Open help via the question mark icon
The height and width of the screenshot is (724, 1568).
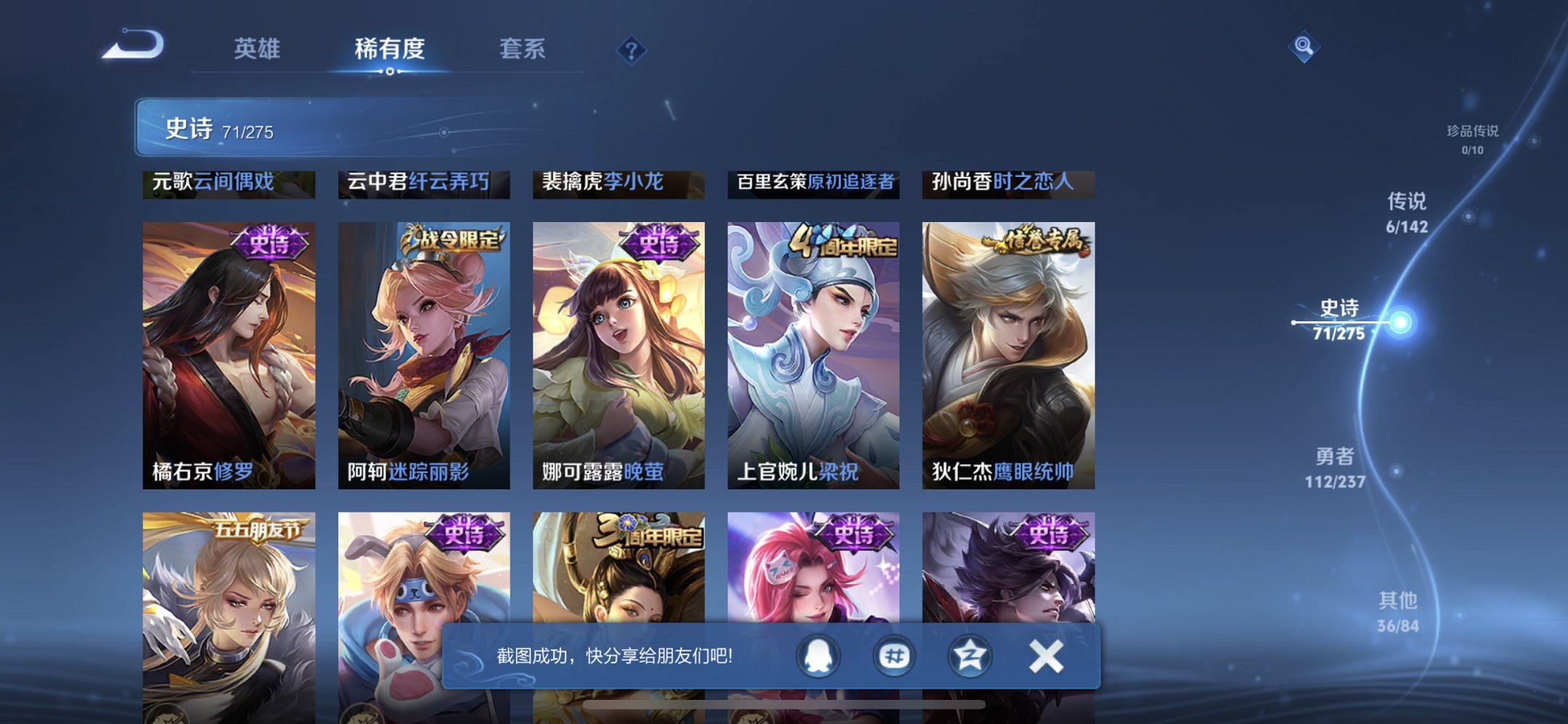[632, 49]
